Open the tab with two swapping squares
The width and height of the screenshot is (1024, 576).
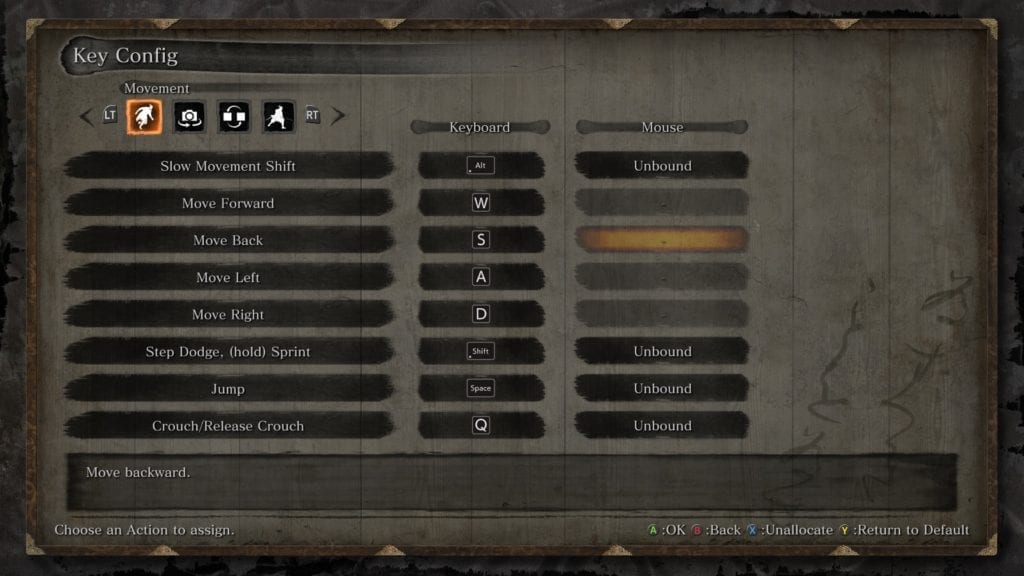tap(233, 117)
